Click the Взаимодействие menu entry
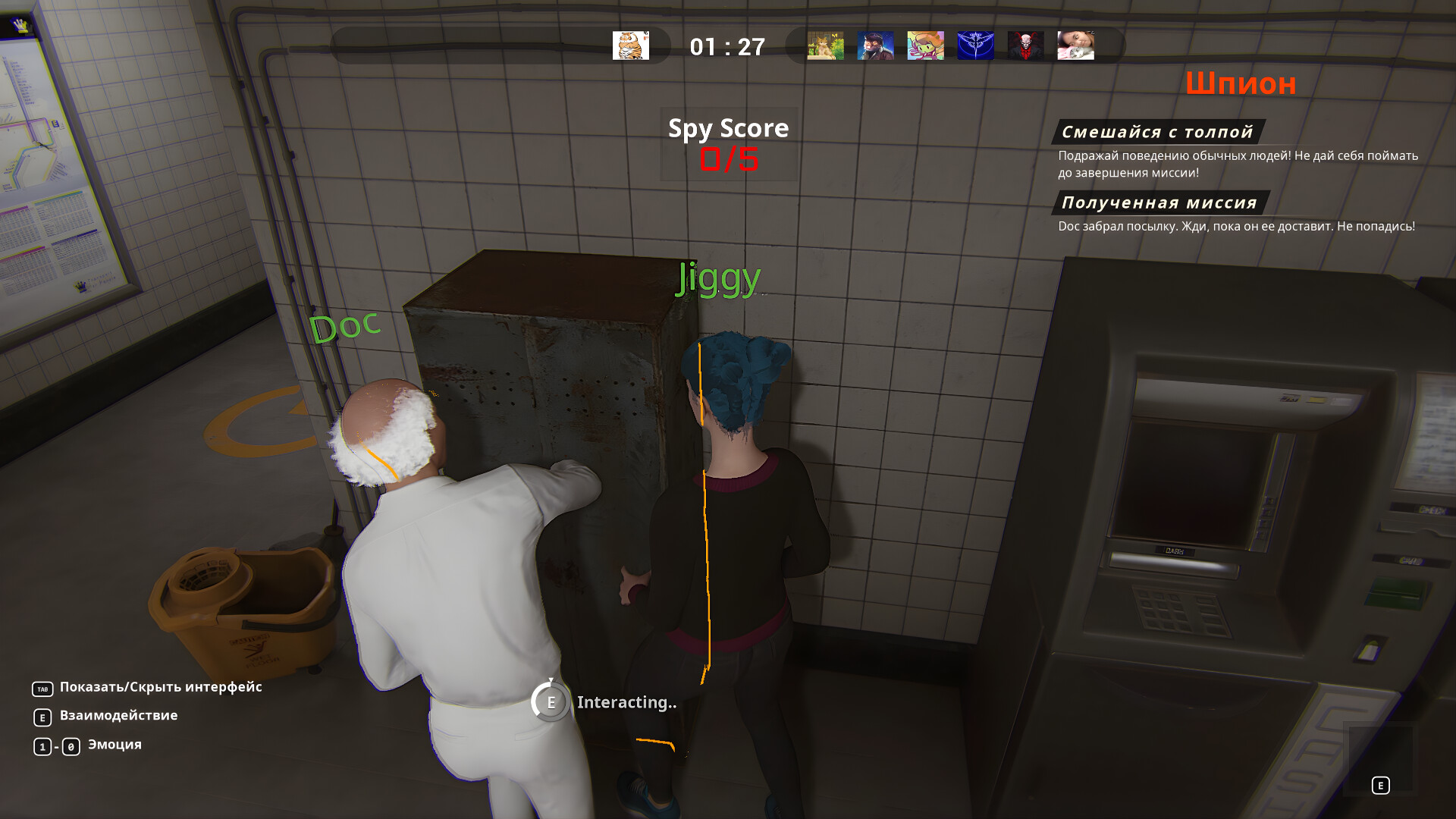The width and height of the screenshot is (1456, 819). tap(118, 715)
